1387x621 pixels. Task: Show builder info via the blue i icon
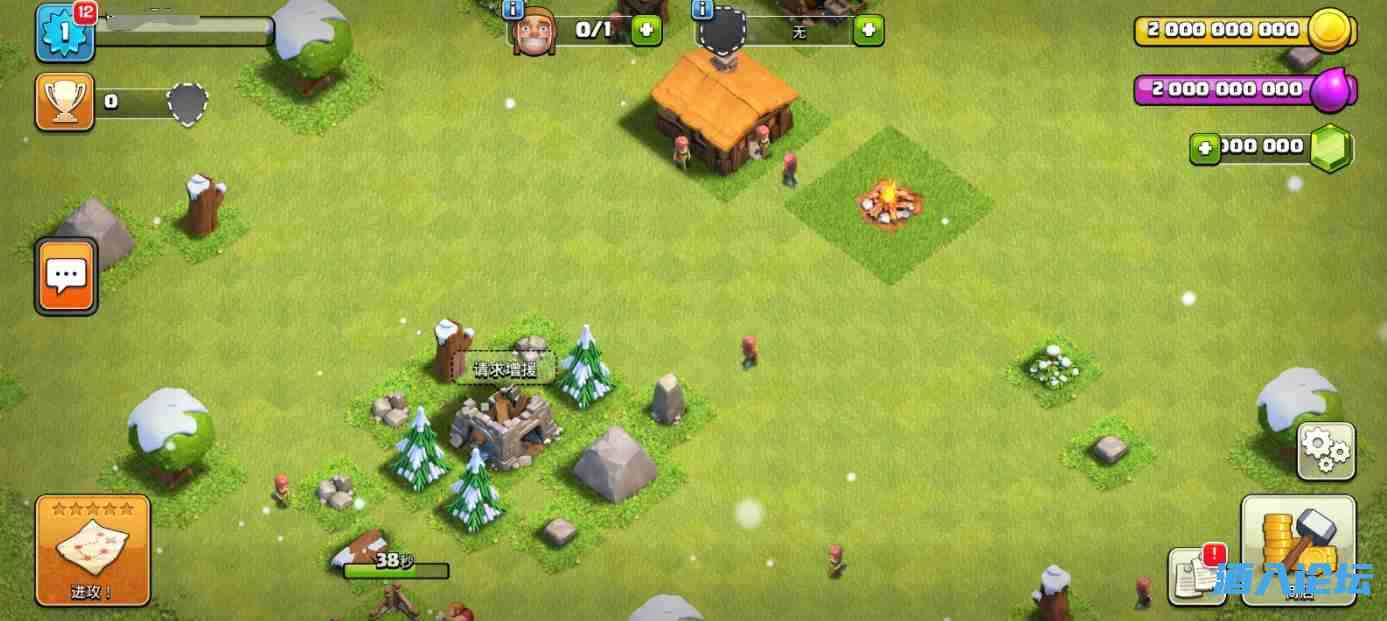tap(514, 9)
